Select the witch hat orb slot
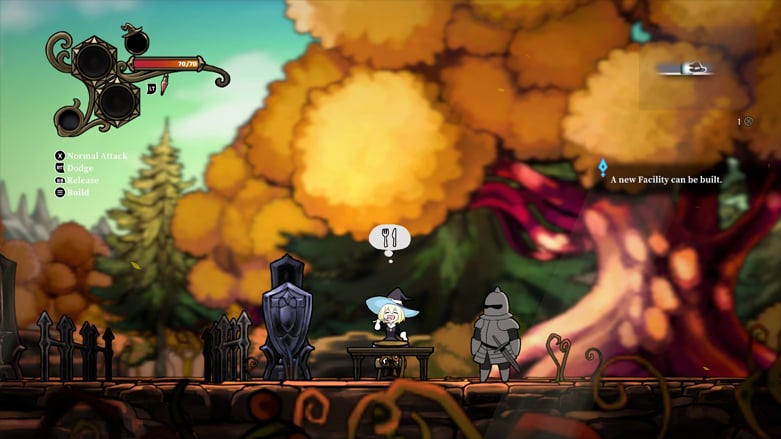Image resolution: width=781 pixels, height=439 pixels. (x=136, y=42)
